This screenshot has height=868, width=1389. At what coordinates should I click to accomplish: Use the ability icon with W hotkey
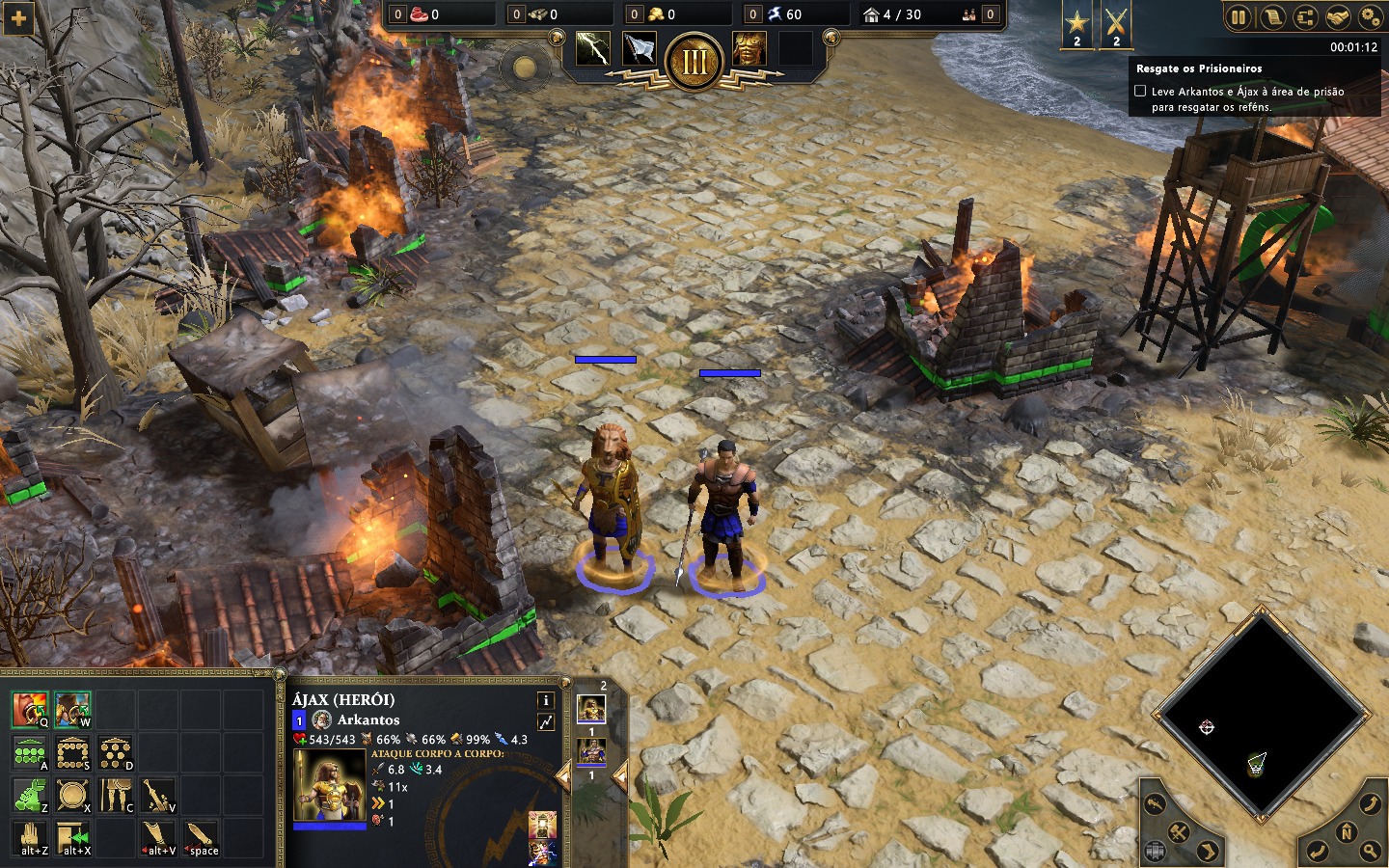tap(72, 709)
